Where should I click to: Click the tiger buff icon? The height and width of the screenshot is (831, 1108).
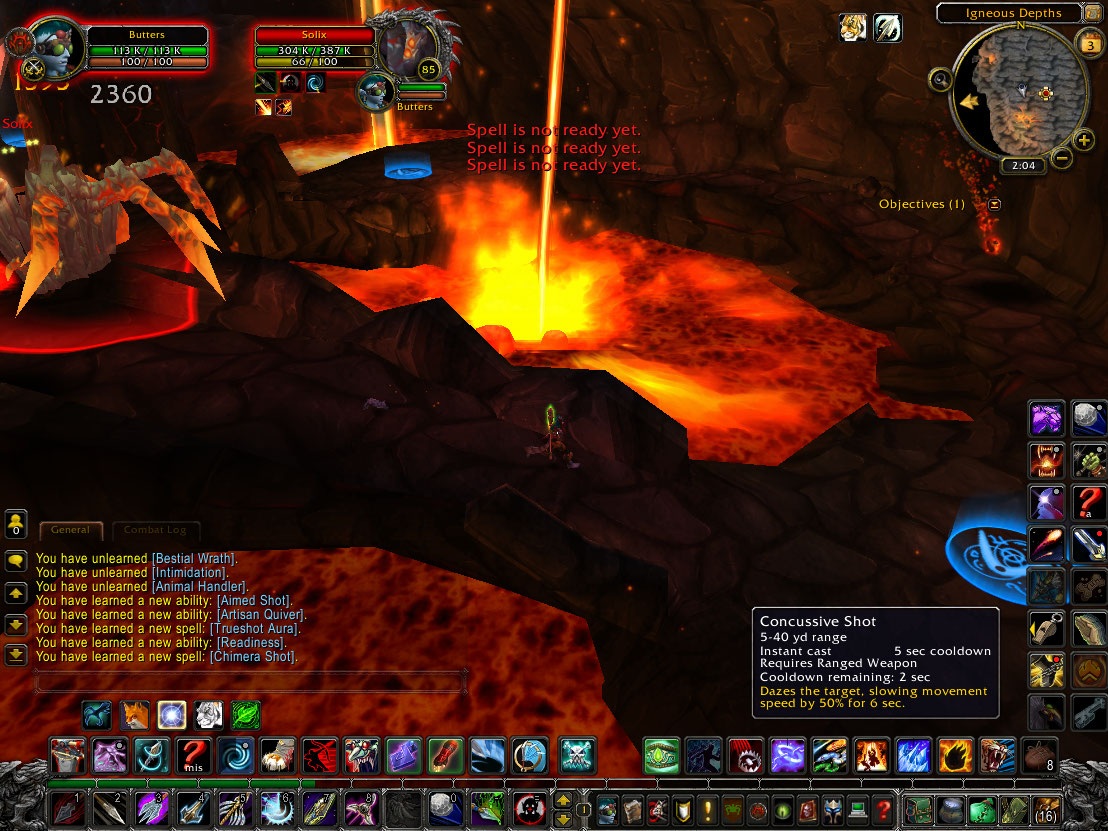pyautogui.click(x=852, y=28)
